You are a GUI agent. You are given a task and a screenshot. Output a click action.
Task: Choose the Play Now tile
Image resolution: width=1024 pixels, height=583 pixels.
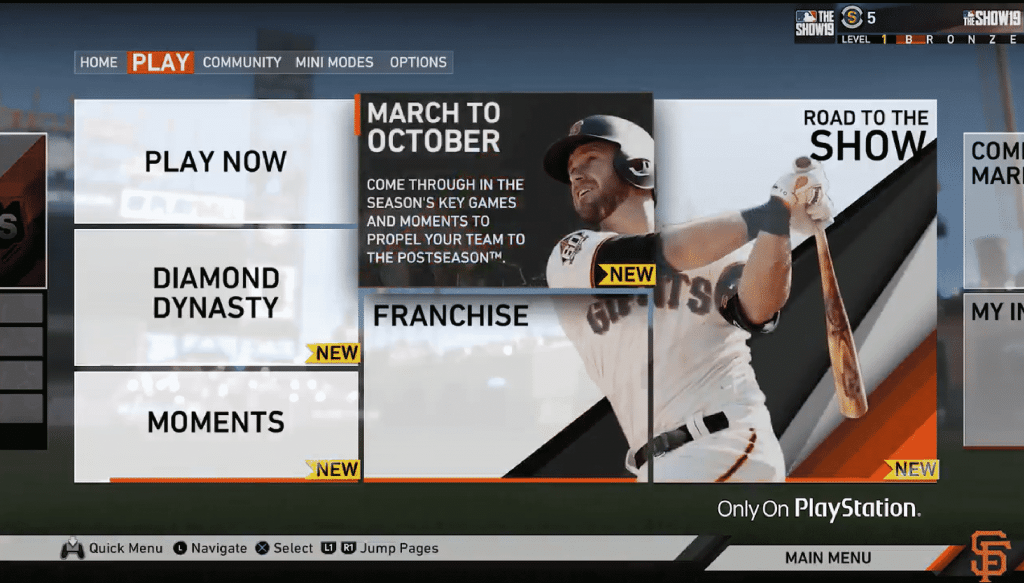pos(216,161)
